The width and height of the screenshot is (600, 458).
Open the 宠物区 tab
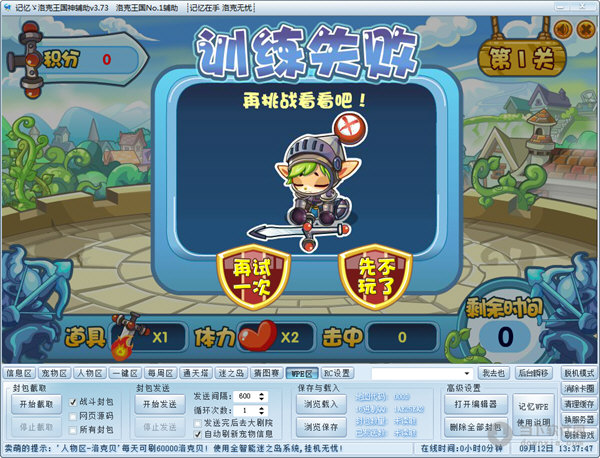tap(53, 372)
